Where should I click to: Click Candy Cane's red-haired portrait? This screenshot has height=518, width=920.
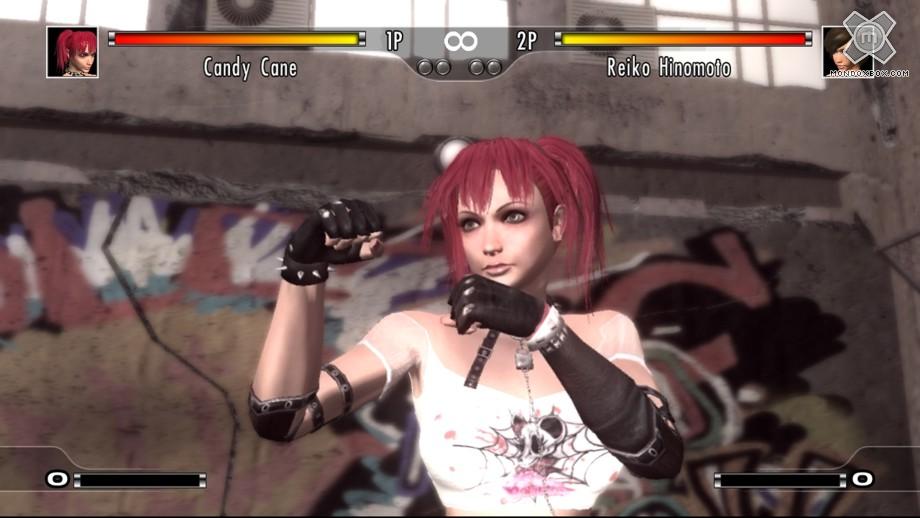[72, 52]
